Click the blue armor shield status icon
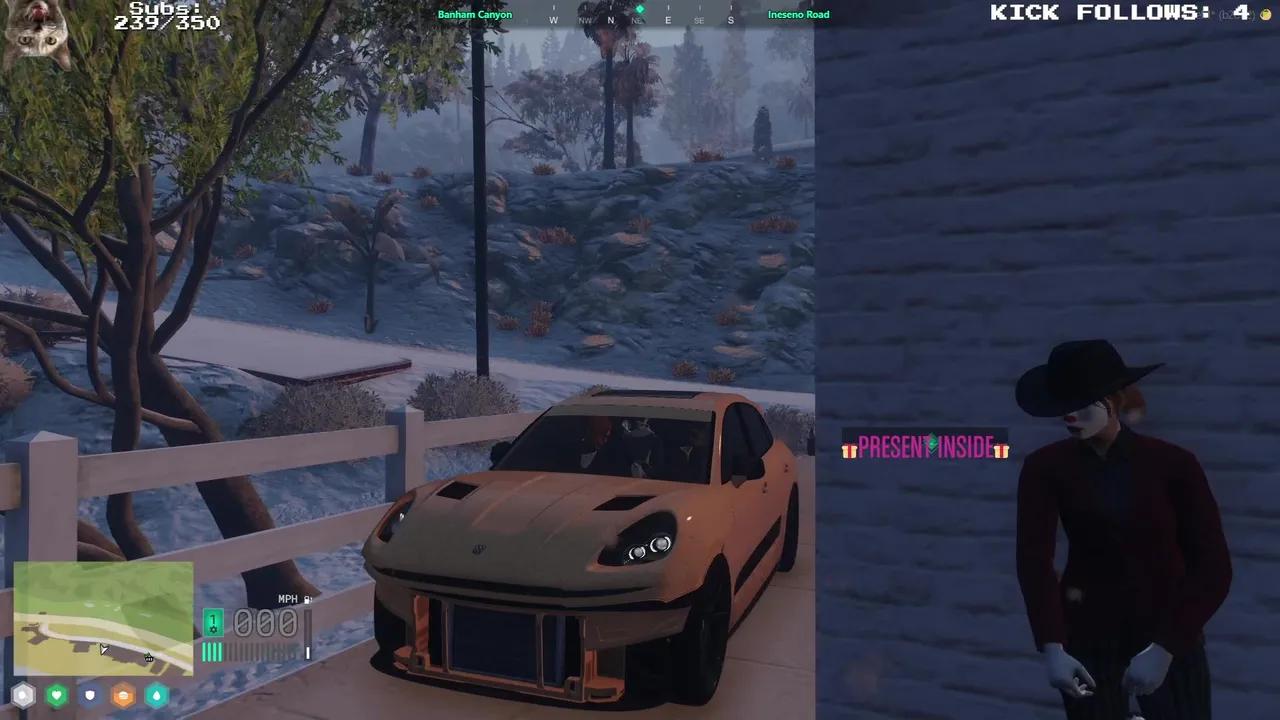Screen dimensions: 1280x720 coord(90,695)
